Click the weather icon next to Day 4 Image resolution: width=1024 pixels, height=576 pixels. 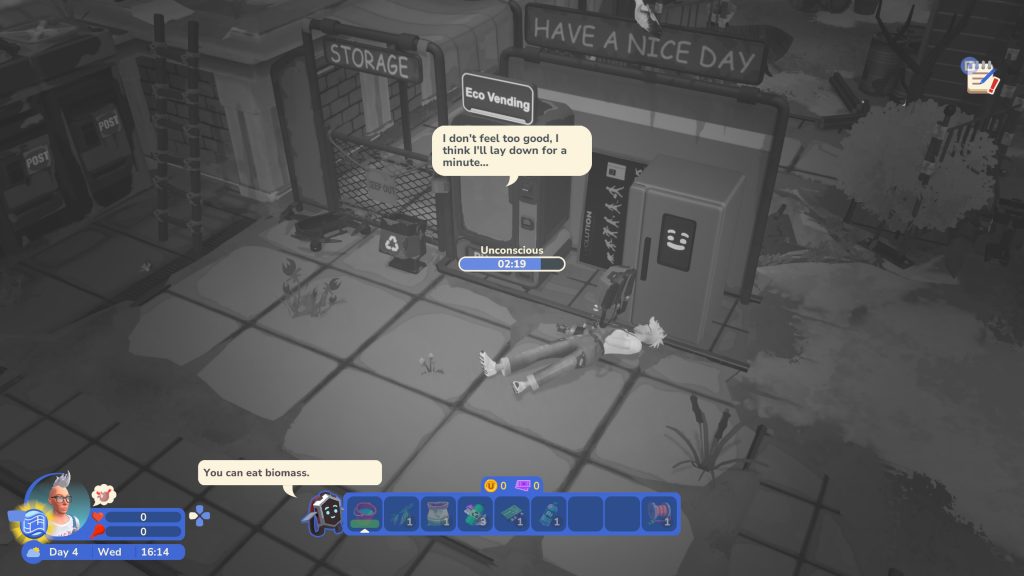(33, 552)
